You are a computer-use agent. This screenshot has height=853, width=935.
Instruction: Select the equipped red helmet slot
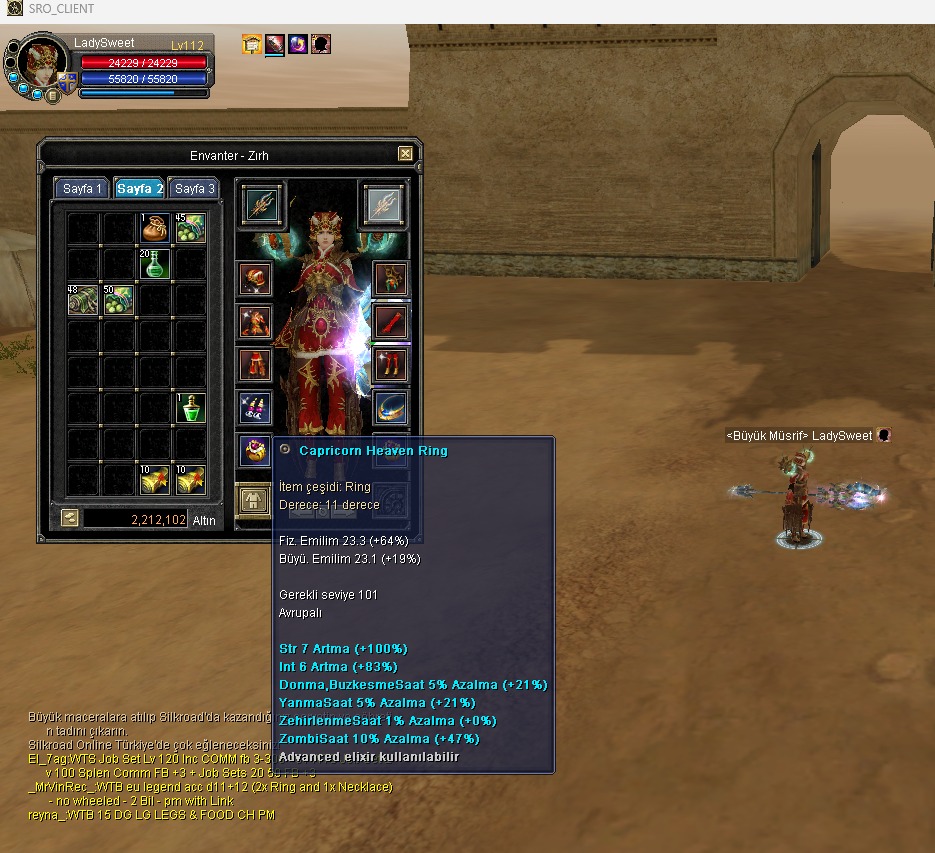point(255,279)
